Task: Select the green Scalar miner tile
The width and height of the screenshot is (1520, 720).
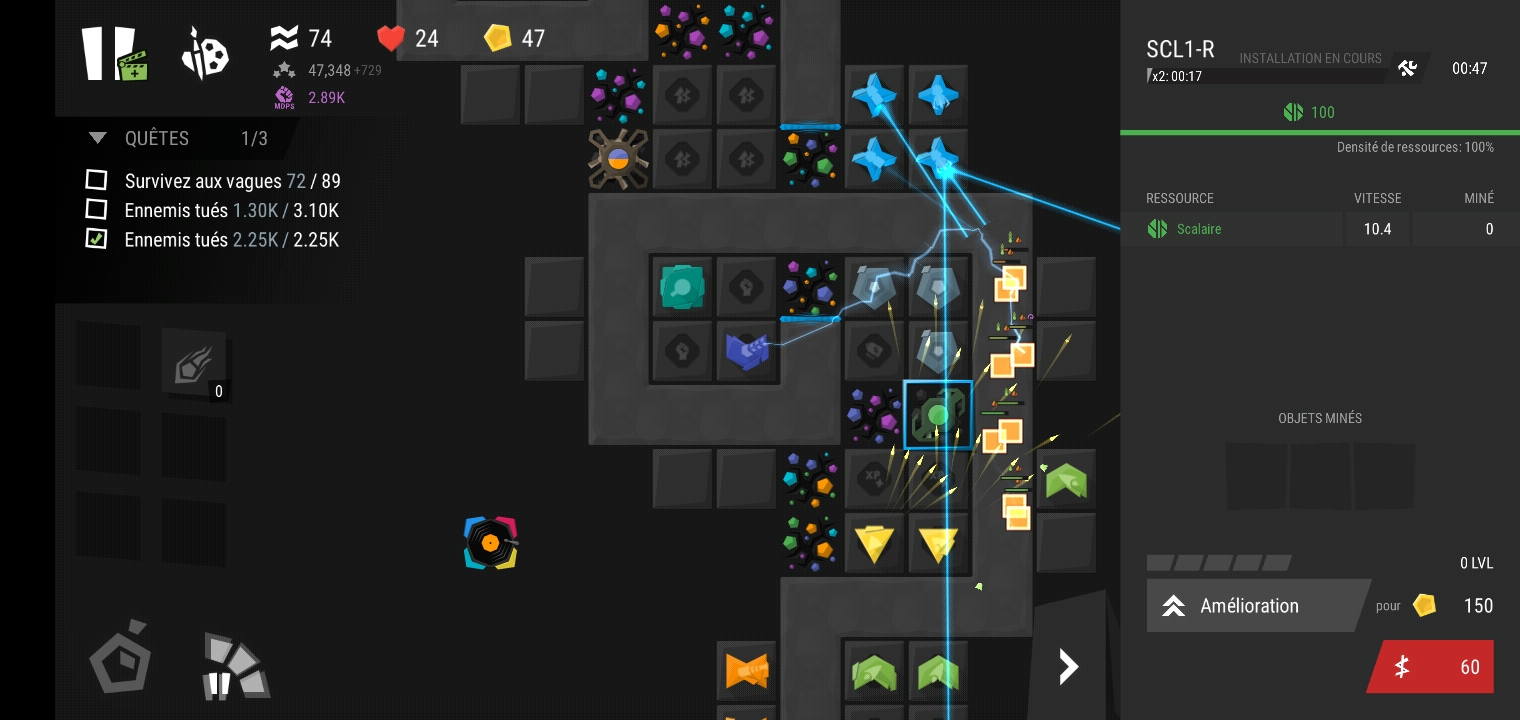Action: tap(938, 414)
